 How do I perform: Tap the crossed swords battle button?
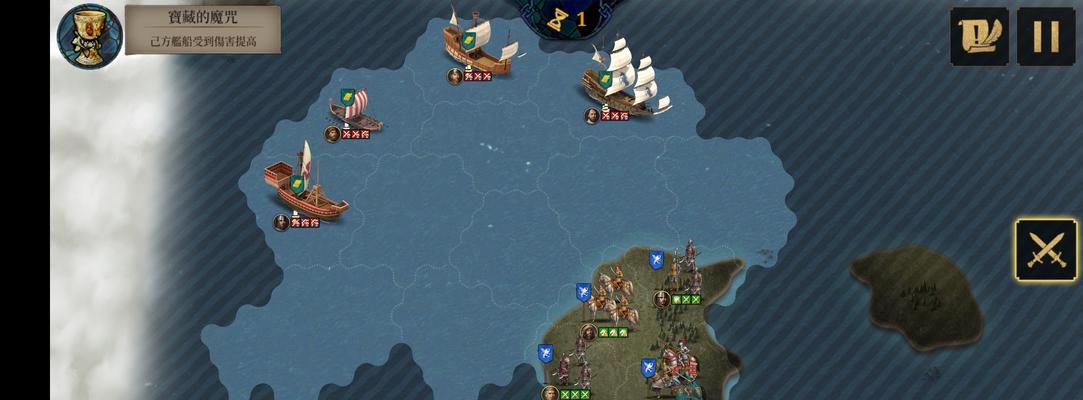point(1046,250)
